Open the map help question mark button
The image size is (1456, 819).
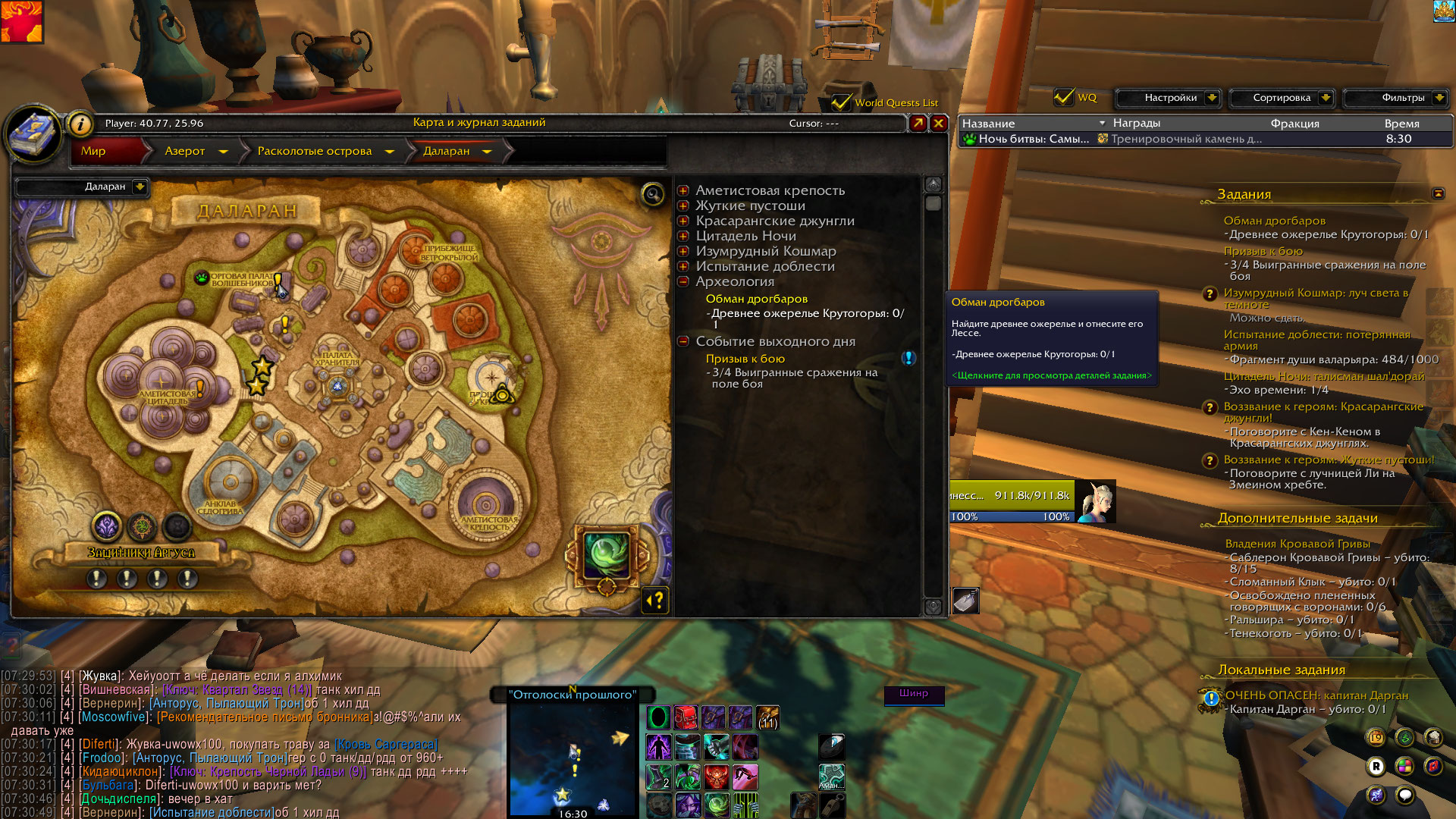coord(655,601)
